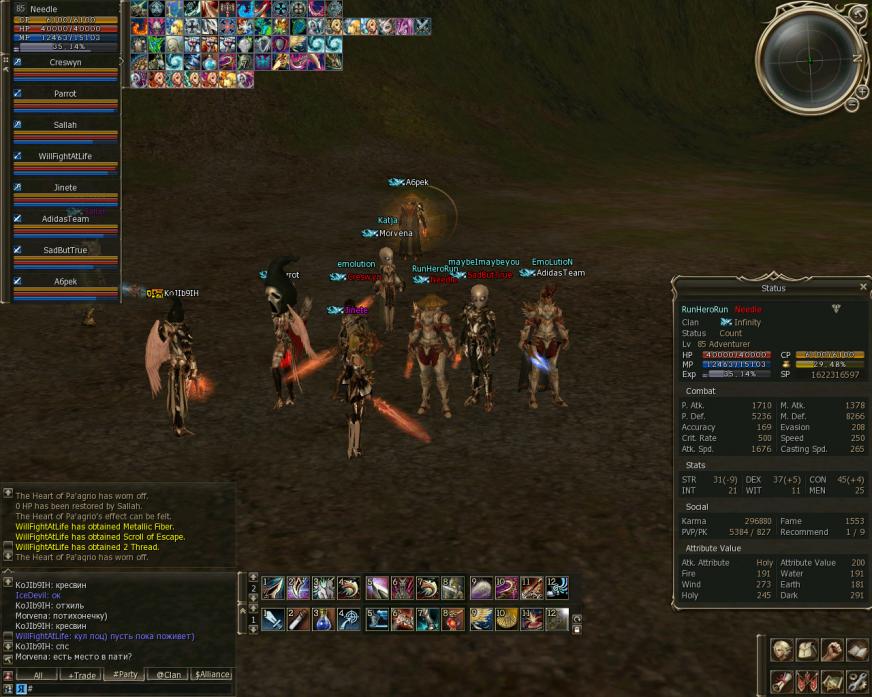Switch to the All chat tab
Image resolution: width=872 pixels, height=697 pixels.
click(x=36, y=675)
